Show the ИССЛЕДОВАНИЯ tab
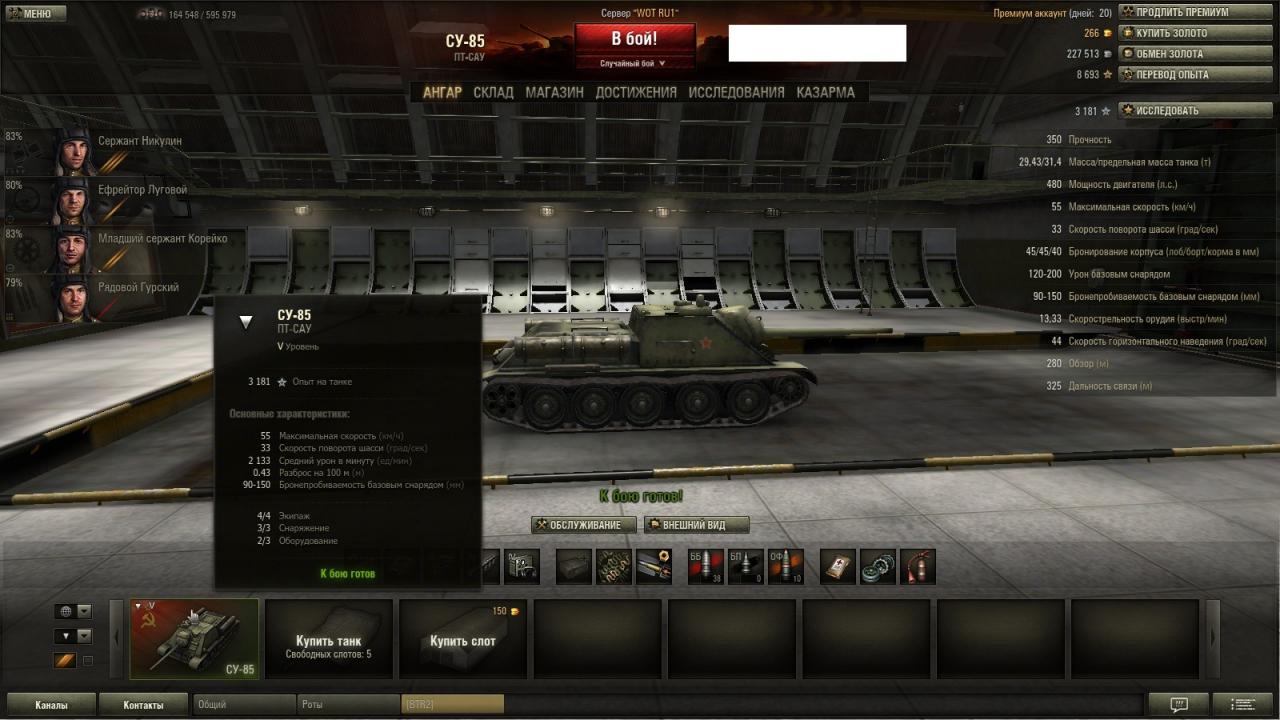This screenshot has height=720, width=1280. click(x=736, y=92)
